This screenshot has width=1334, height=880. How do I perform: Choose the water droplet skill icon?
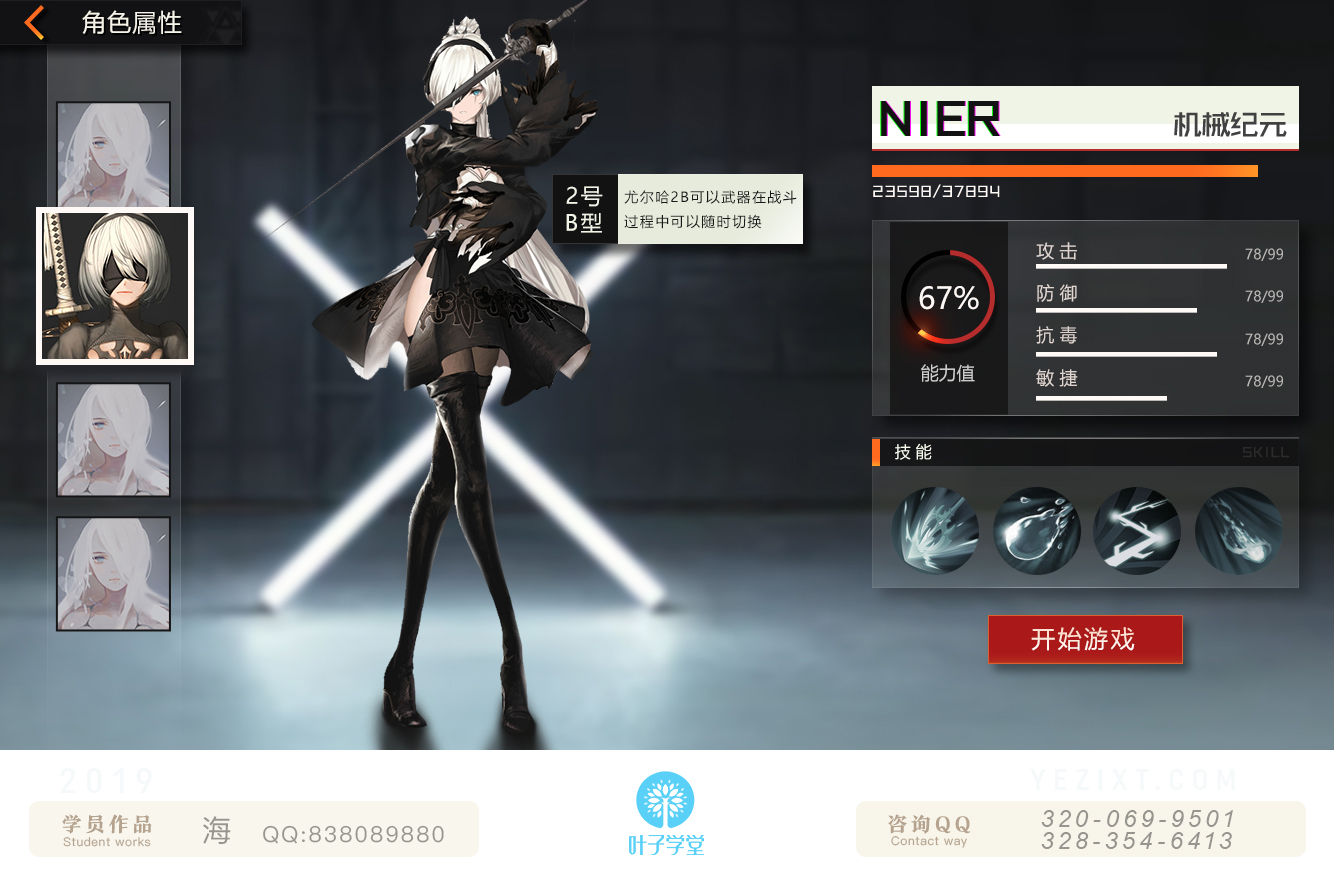click(x=1036, y=531)
